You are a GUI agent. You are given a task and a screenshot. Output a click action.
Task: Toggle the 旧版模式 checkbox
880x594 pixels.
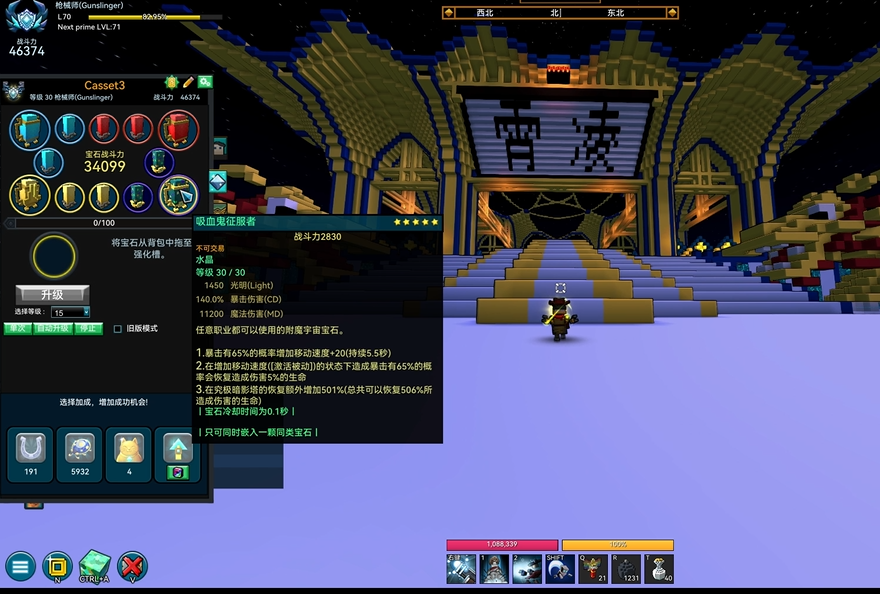(118, 328)
